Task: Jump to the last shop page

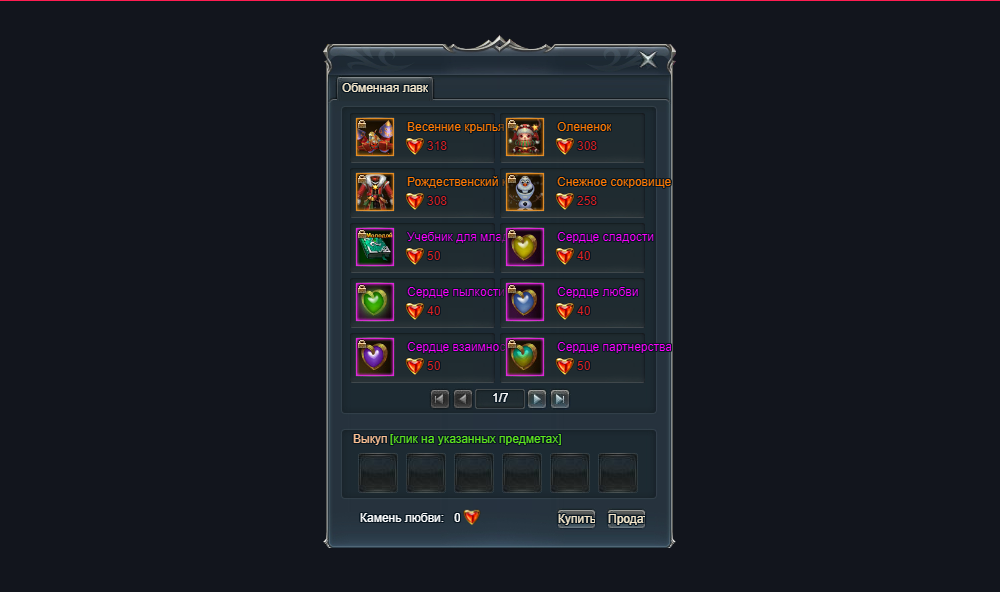Action: [x=560, y=399]
